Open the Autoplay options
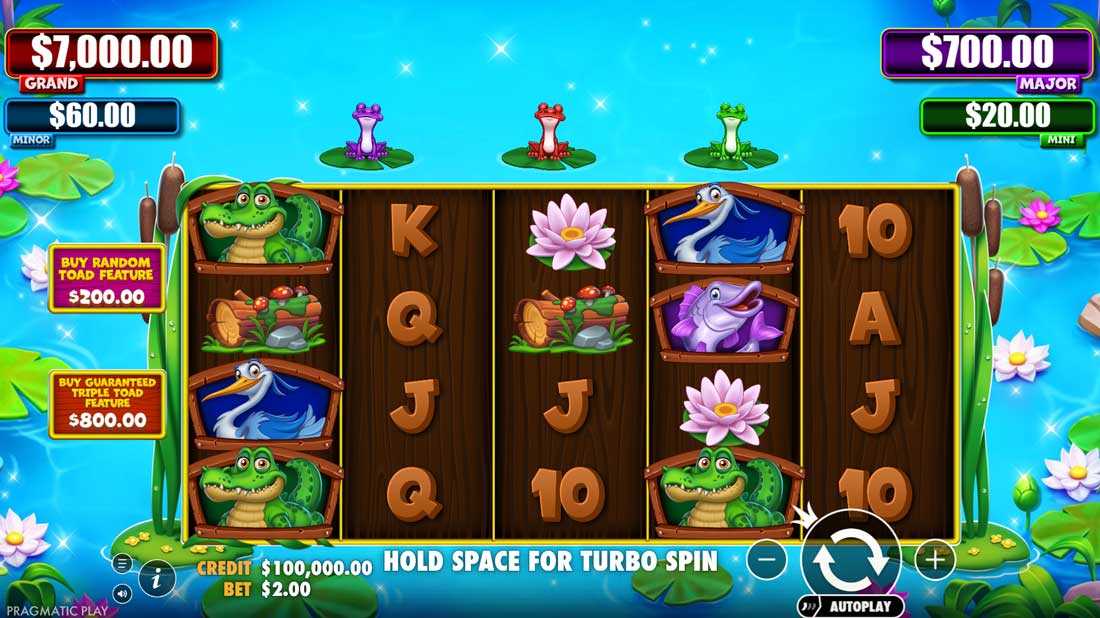This screenshot has width=1100, height=618. point(851,606)
